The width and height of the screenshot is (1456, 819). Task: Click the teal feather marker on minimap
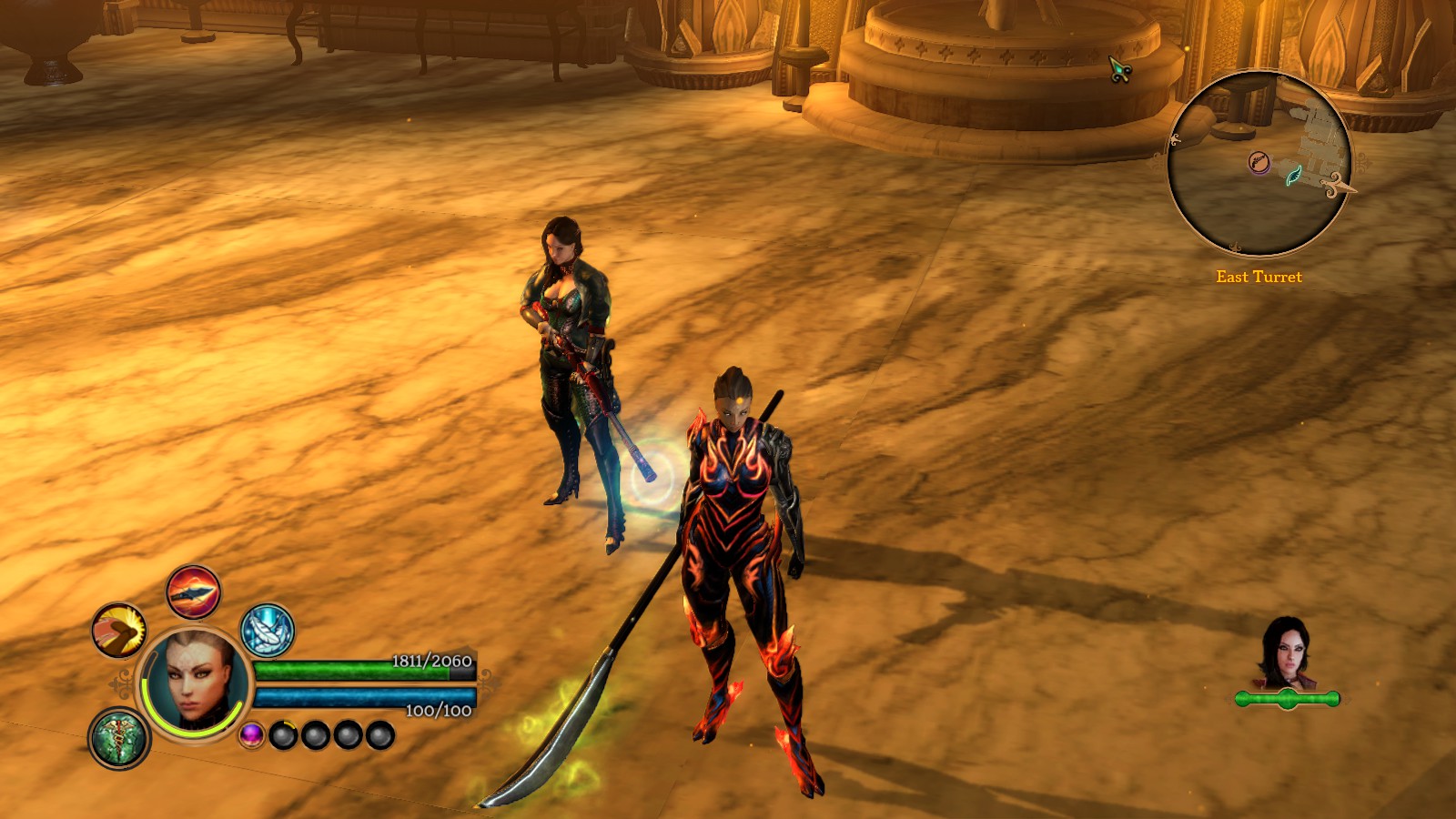click(1293, 173)
